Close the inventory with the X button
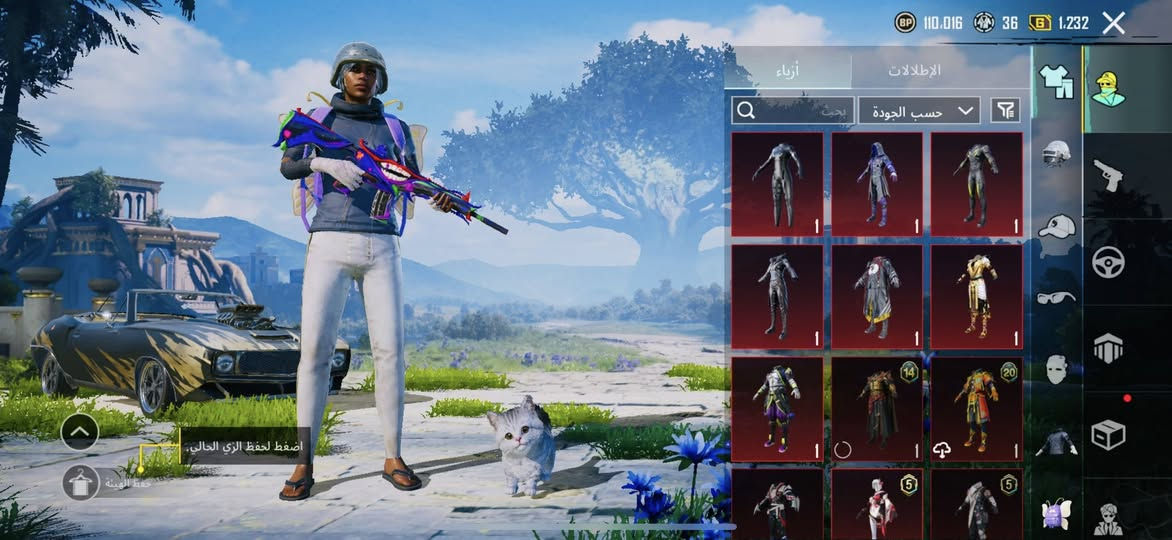This screenshot has width=1172, height=540. pyautogui.click(x=1113, y=22)
